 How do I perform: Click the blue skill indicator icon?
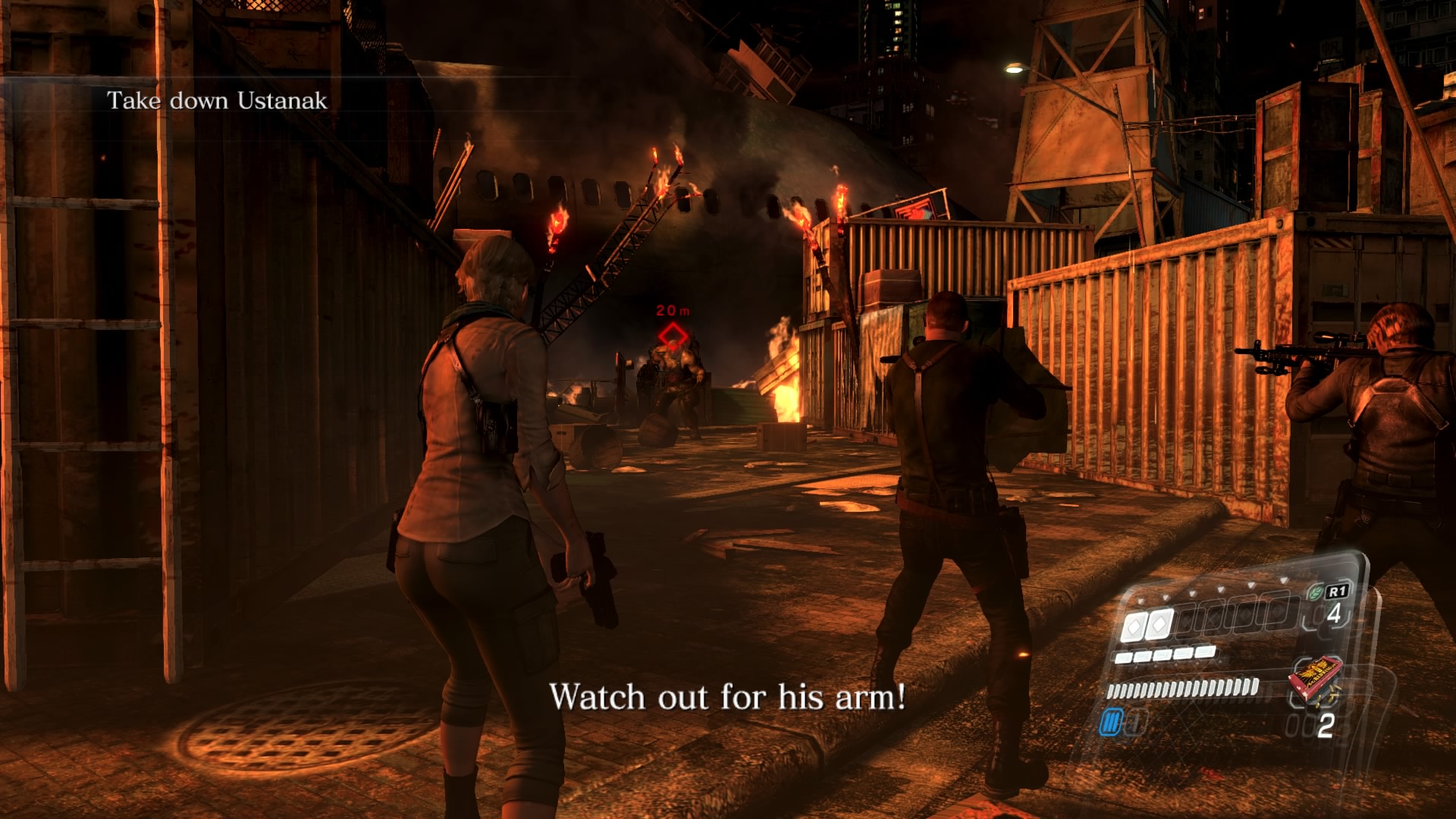pyautogui.click(x=1110, y=723)
